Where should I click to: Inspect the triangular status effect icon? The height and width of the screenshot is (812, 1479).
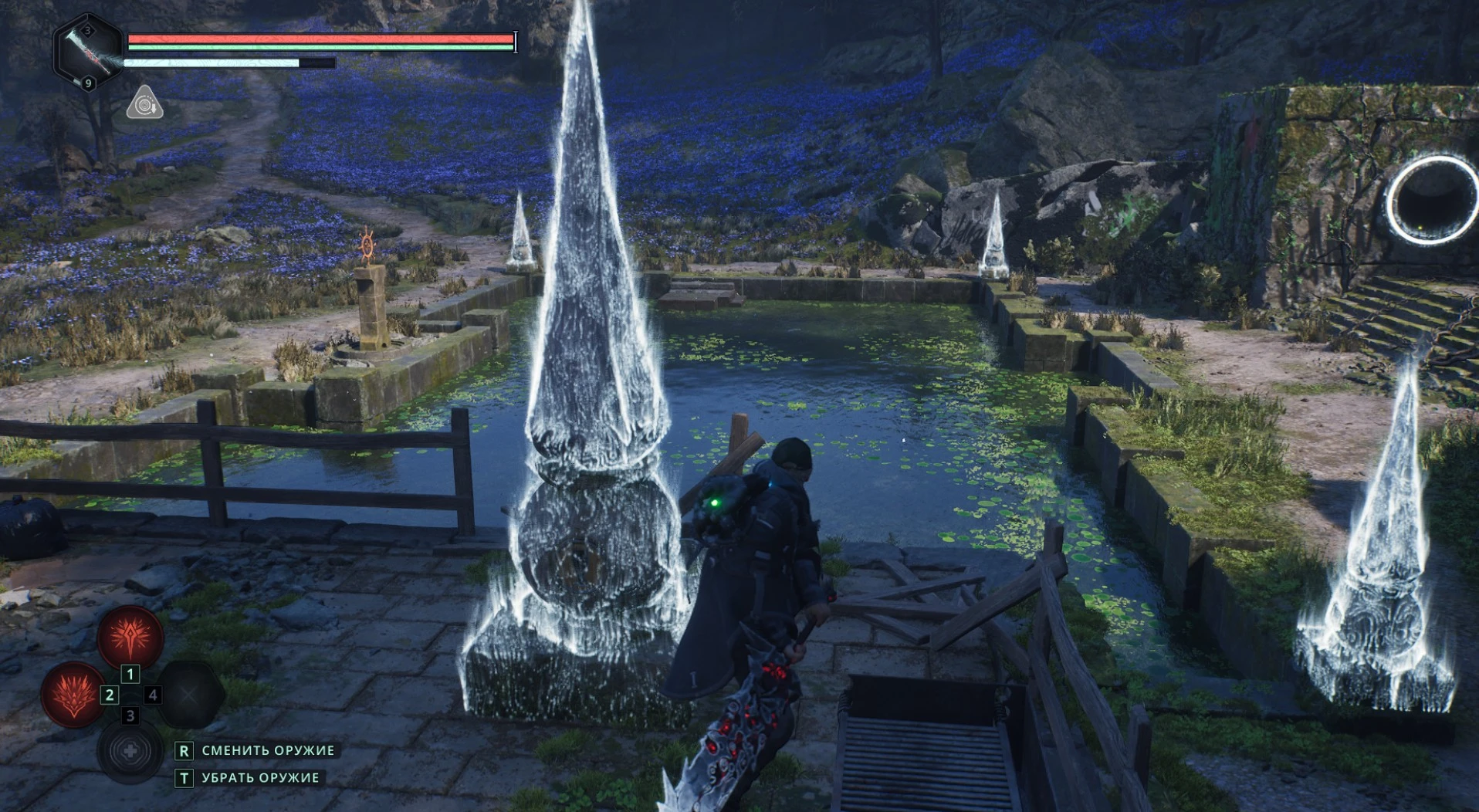click(x=144, y=104)
